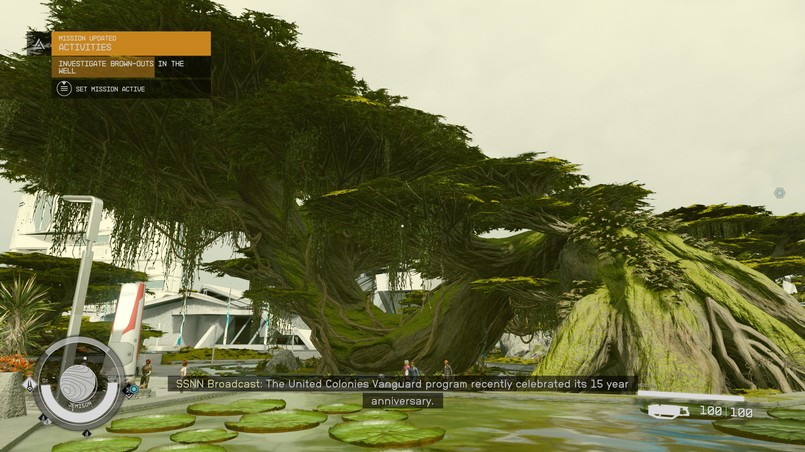Select the blue-circle marker on the compass's right edge
The image size is (805, 452).
(133, 389)
